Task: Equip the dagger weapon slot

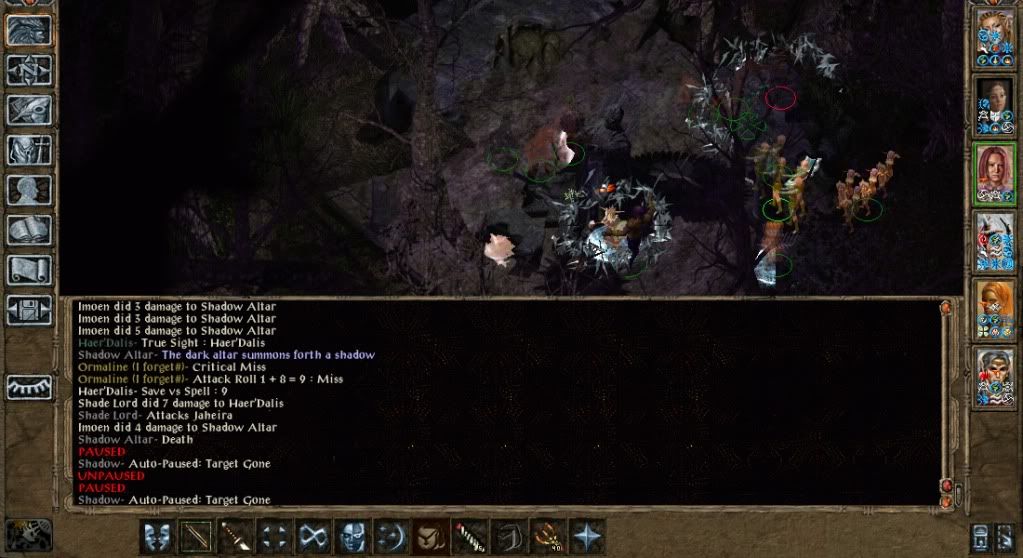Action: pyautogui.click(x=235, y=535)
